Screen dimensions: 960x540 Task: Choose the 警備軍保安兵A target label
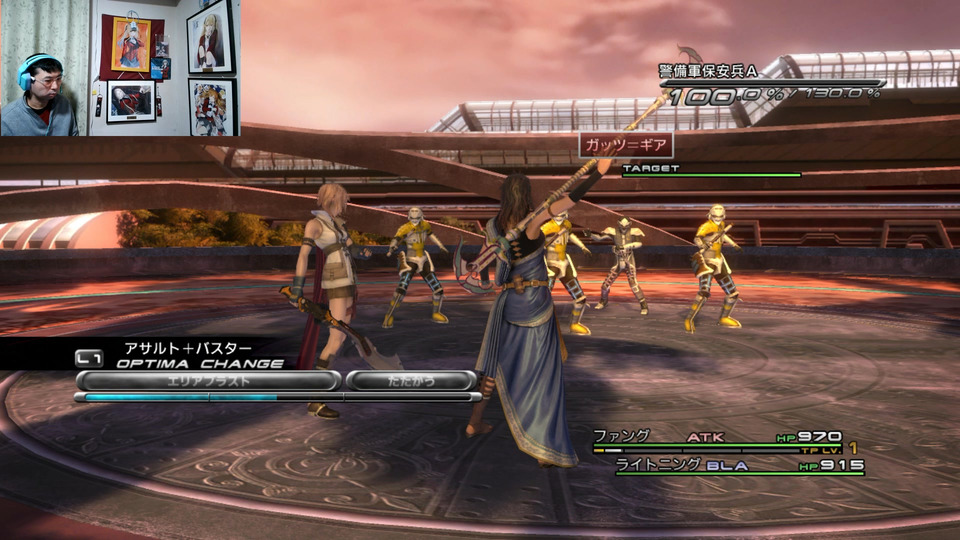coord(707,70)
